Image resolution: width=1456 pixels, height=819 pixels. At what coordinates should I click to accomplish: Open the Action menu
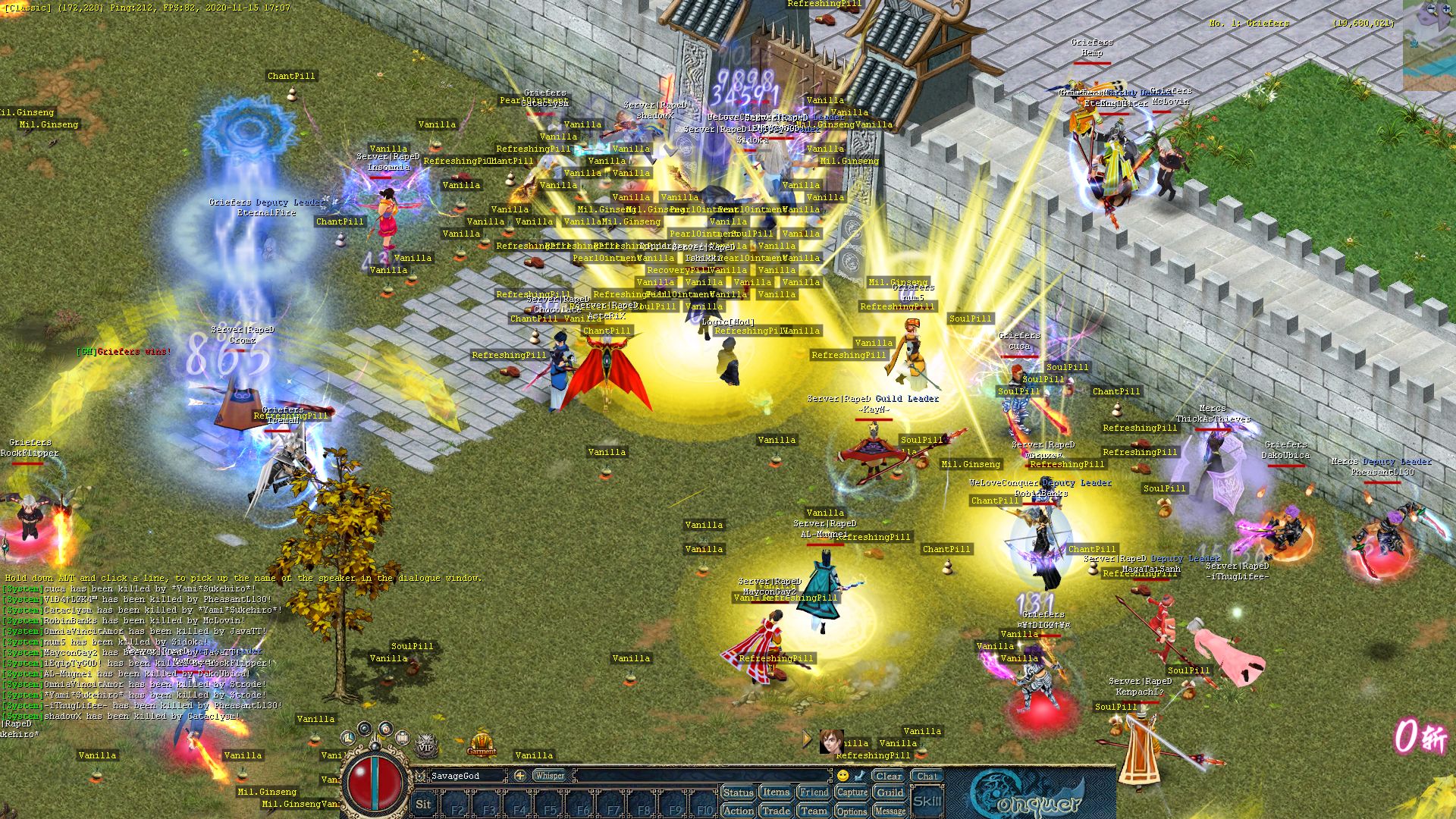coord(738,811)
